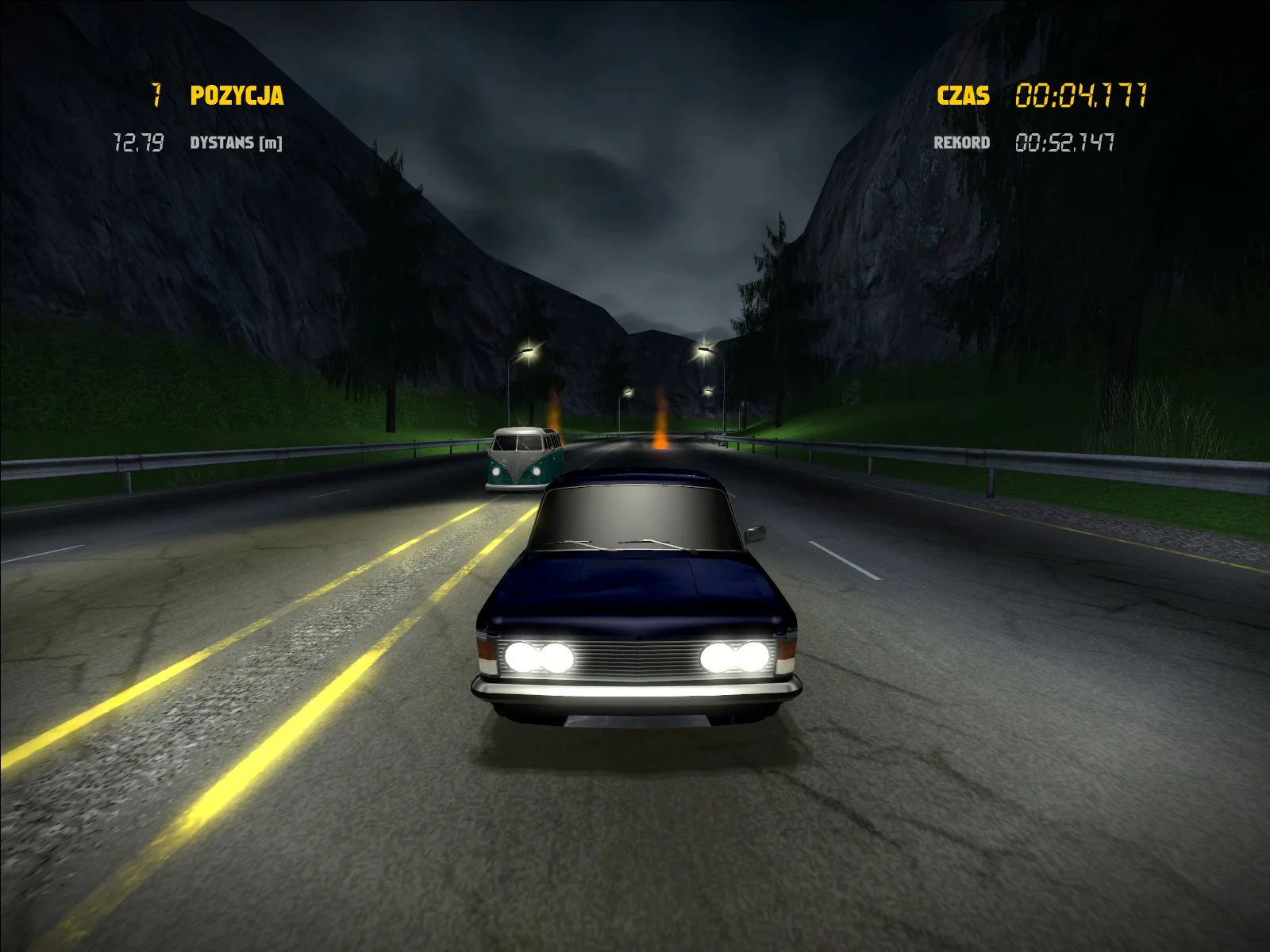Click the position number 7
The image size is (1270, 952).
[x=157, y=95]
